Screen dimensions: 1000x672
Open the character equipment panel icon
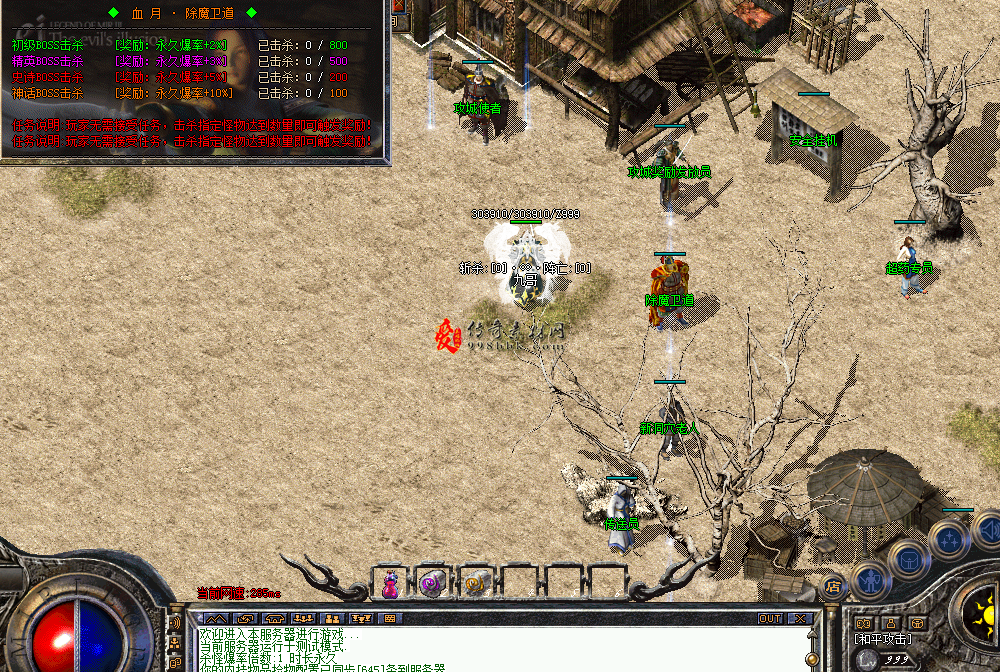[x=870, y=577]
